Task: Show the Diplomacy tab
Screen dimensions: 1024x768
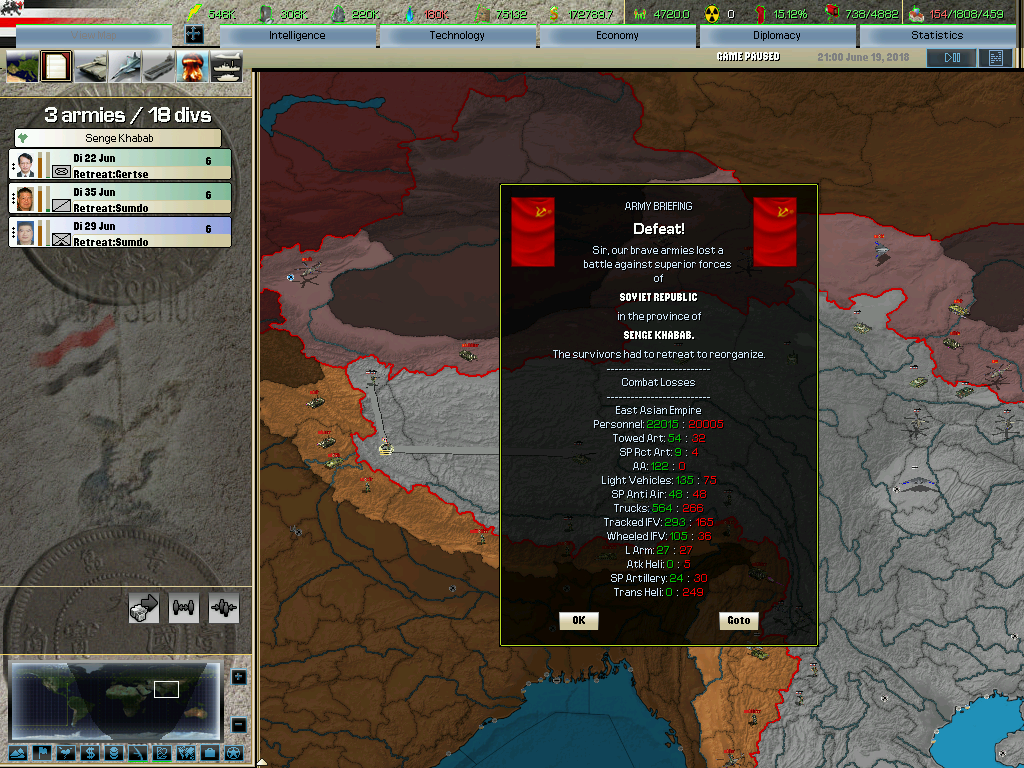Action: (777, 36)
